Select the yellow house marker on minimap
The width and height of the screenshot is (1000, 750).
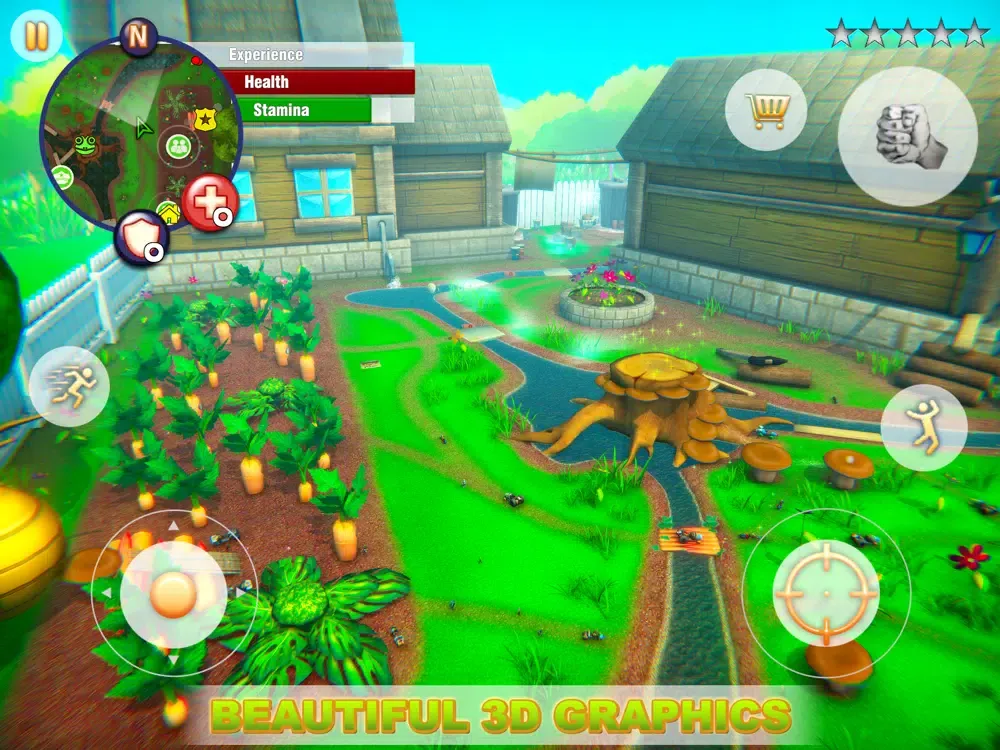tap(168, 213)
